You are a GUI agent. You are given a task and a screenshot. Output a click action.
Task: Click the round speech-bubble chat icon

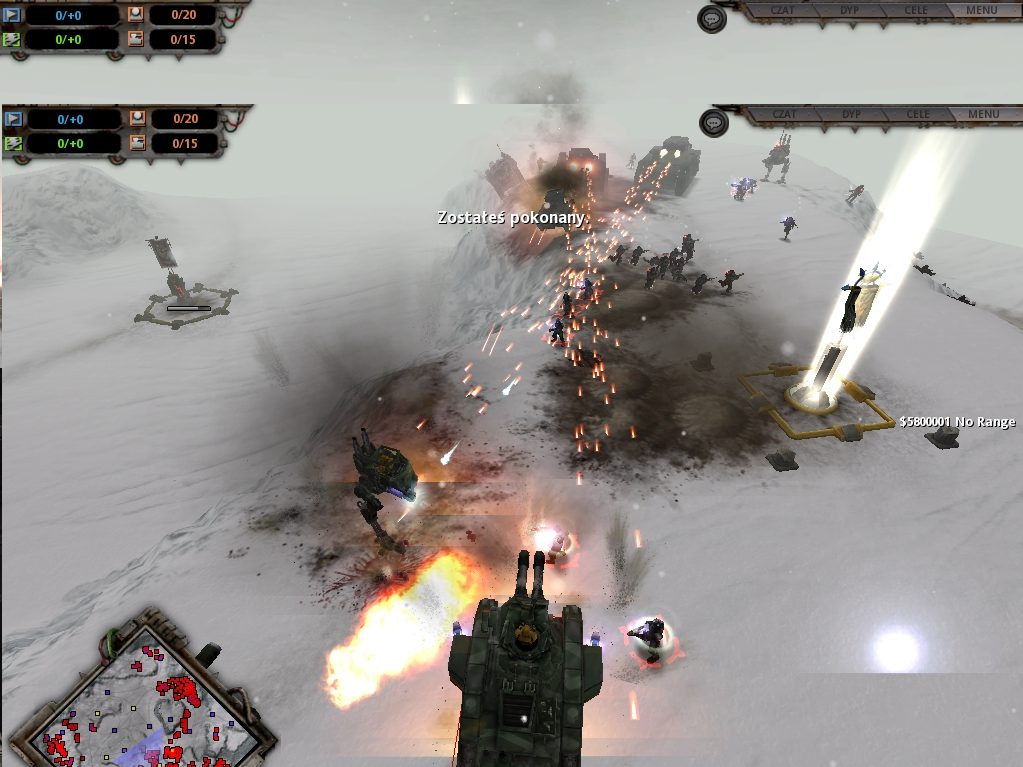712,123
